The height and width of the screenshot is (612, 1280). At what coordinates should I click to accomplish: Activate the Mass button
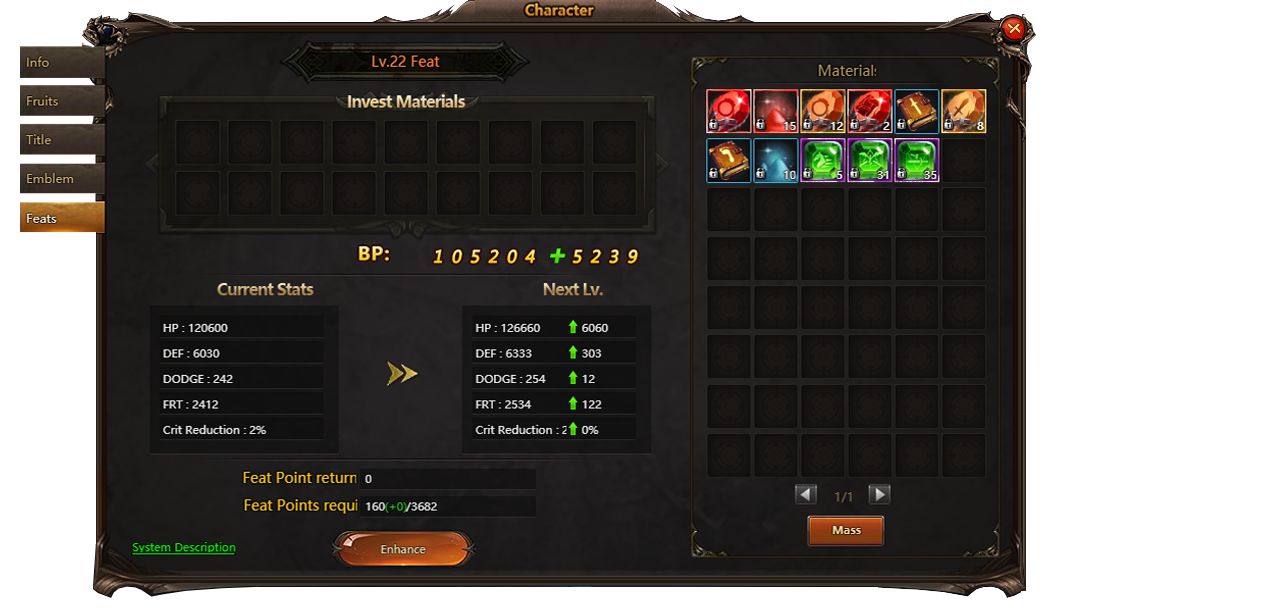[x=845, y=530]
